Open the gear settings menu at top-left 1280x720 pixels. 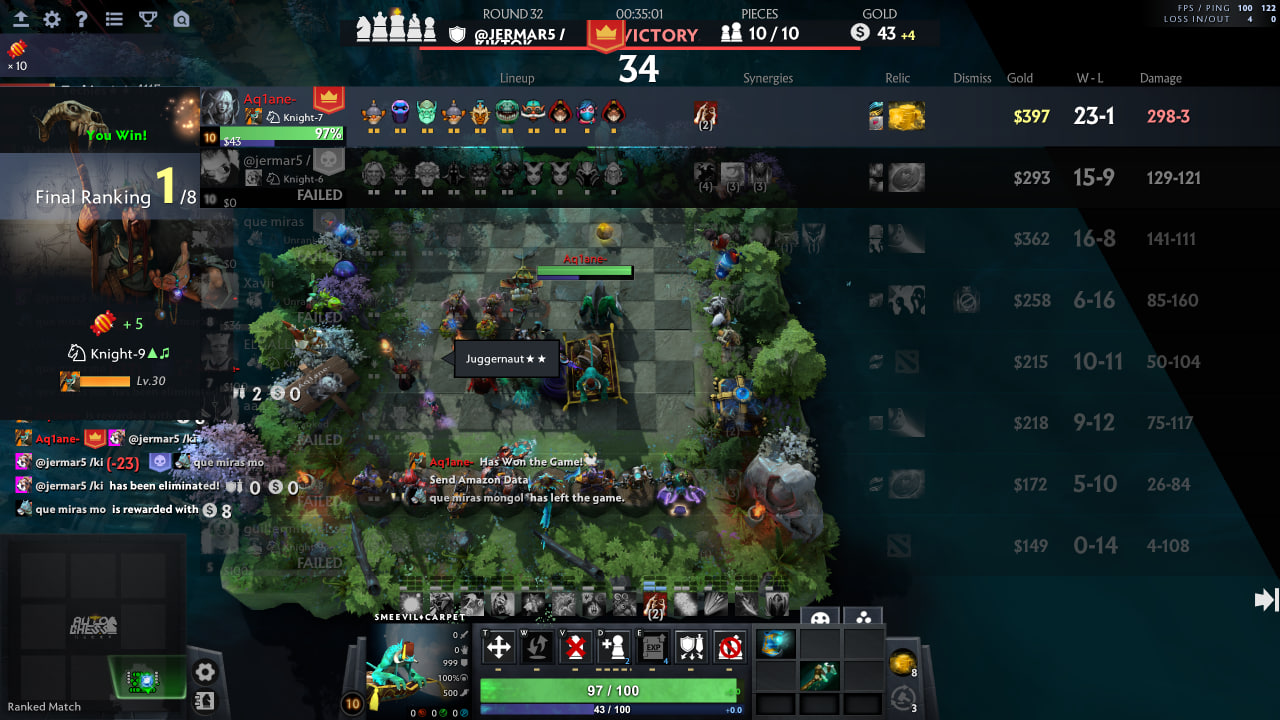[52, 19]
